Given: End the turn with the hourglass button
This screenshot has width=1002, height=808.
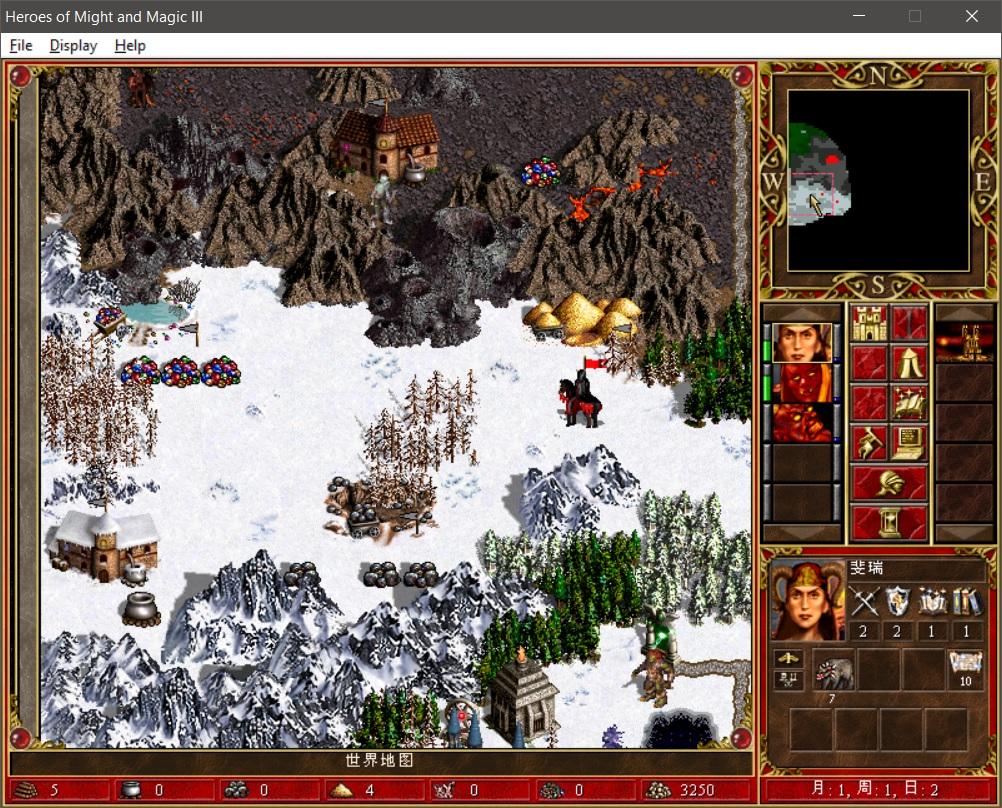Looking at the screenshot, I should point(889,522).
